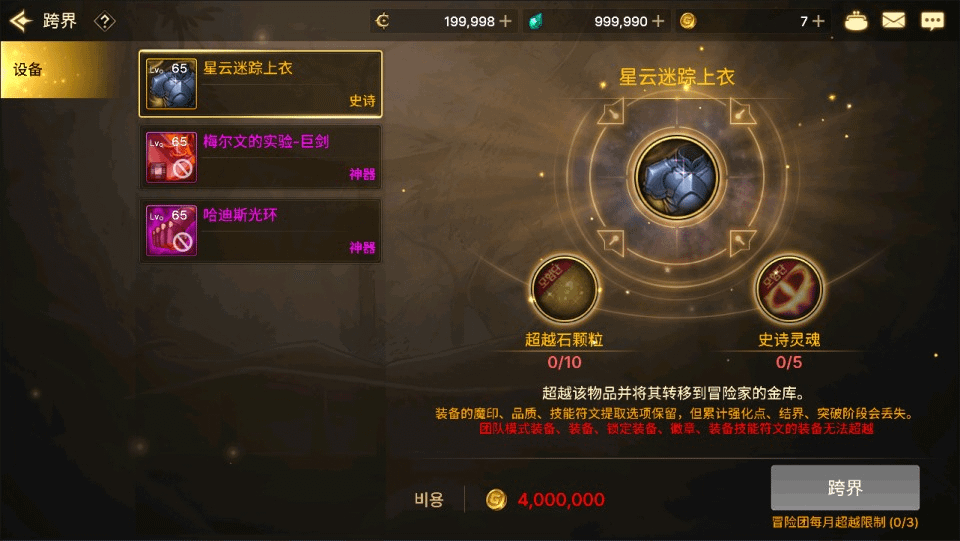Choose the 梅尔文的实验-巨剑 item row
The width and height of the screenshot is (960, 541).
coord(260,157)
